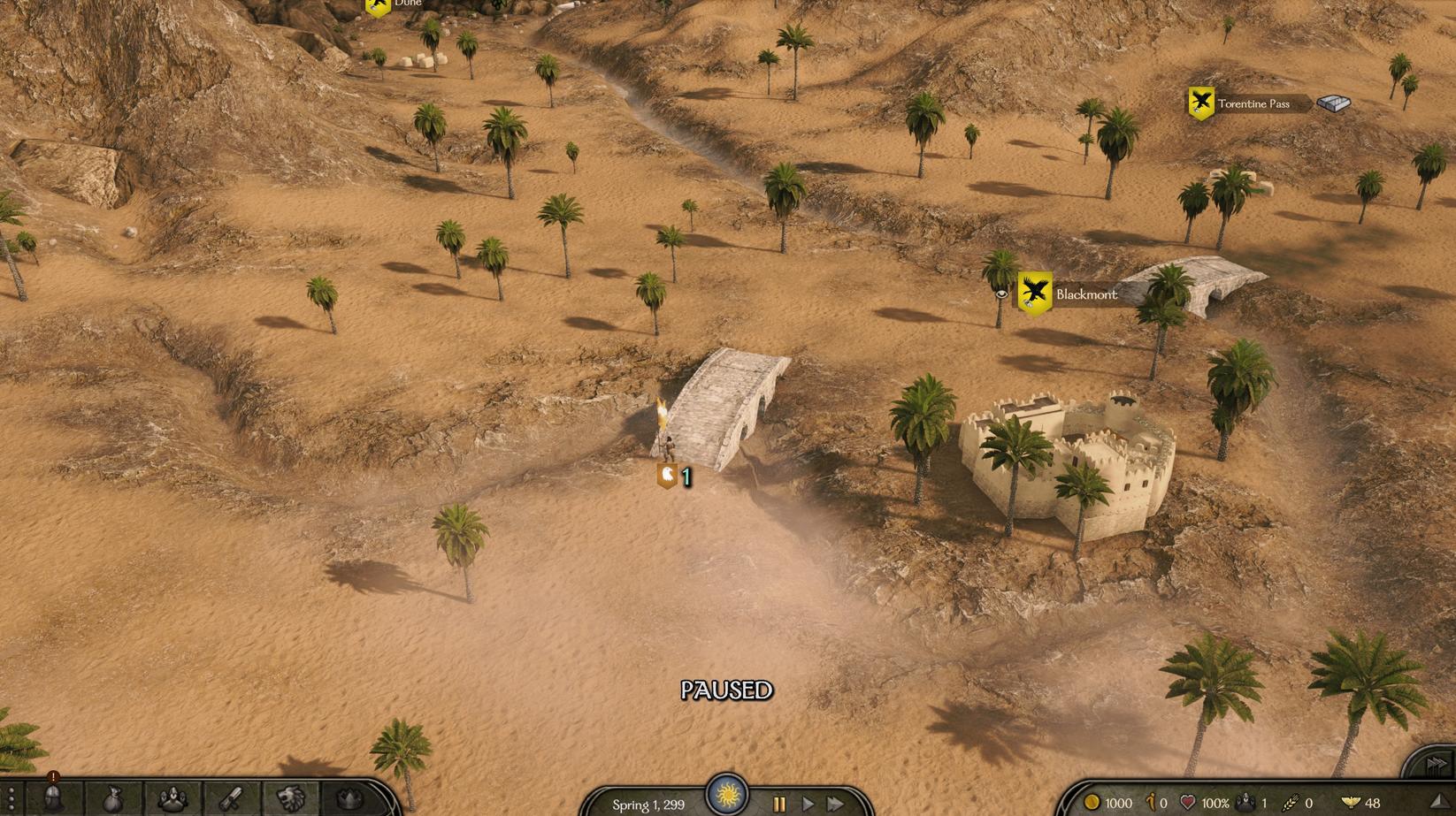Open the kingdom crown icon
This screenshot has height=816, width=1456.
click(350, 800)
